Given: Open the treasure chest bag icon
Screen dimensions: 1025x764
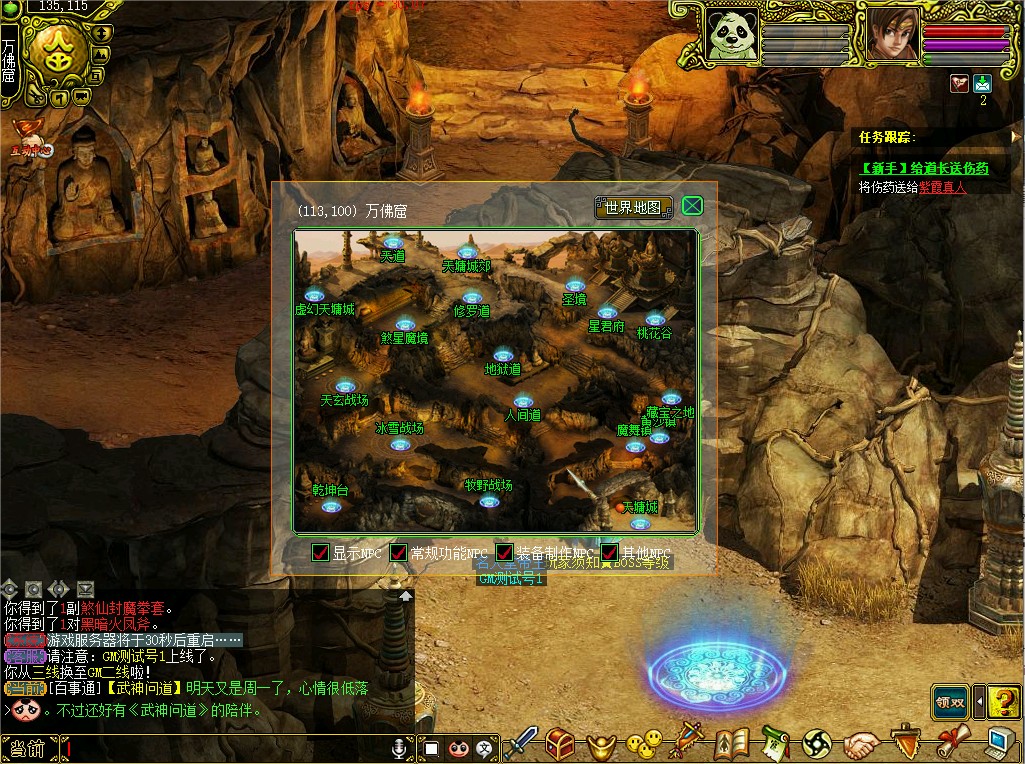Looking at the screenshot, I should 560,743.
